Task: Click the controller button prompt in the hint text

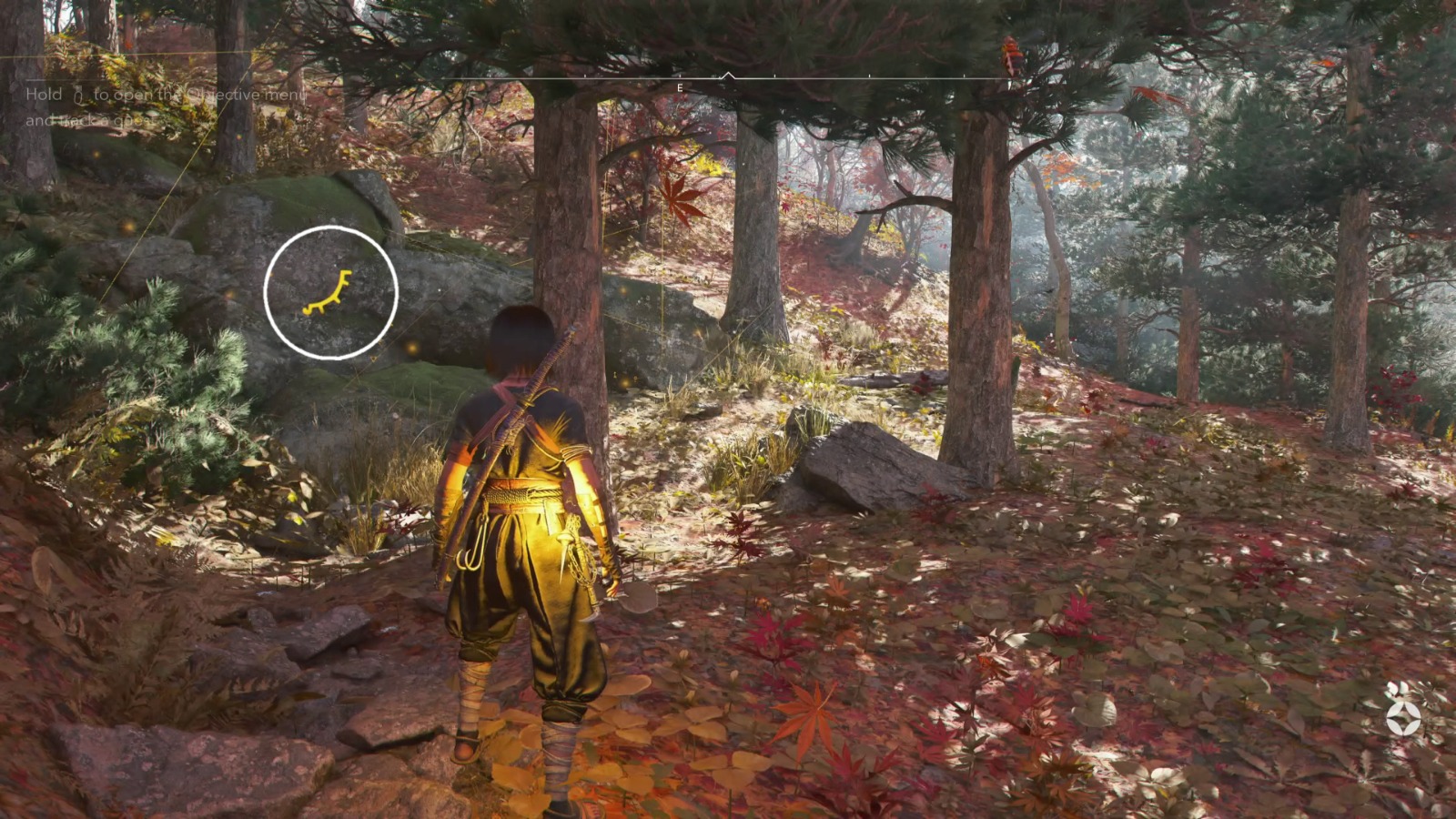Action: pos(79,95)
